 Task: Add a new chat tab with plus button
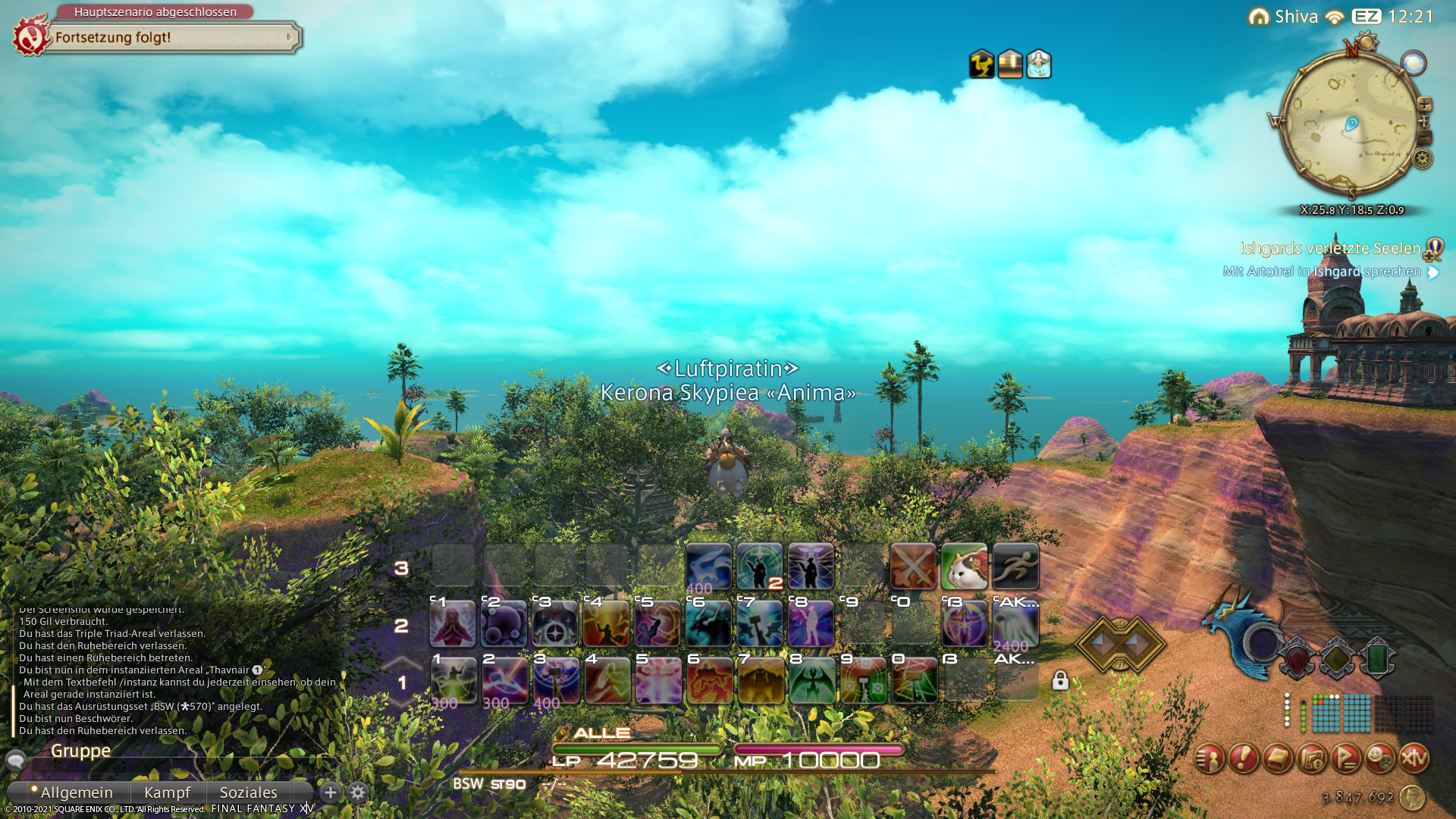[x=331, y=792]
